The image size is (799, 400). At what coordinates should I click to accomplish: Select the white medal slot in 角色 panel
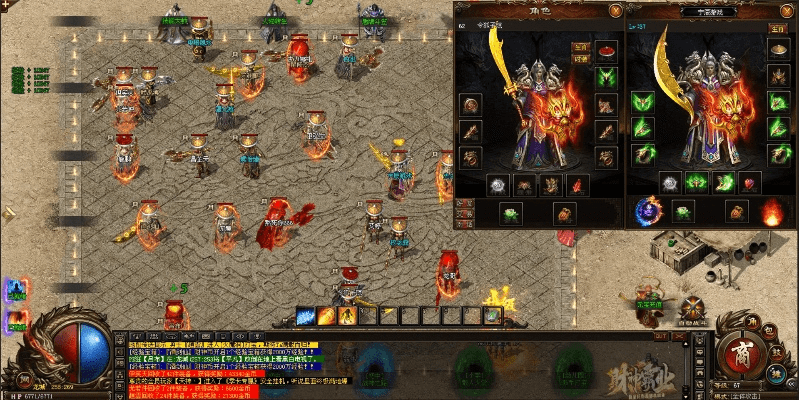(498, 185)
